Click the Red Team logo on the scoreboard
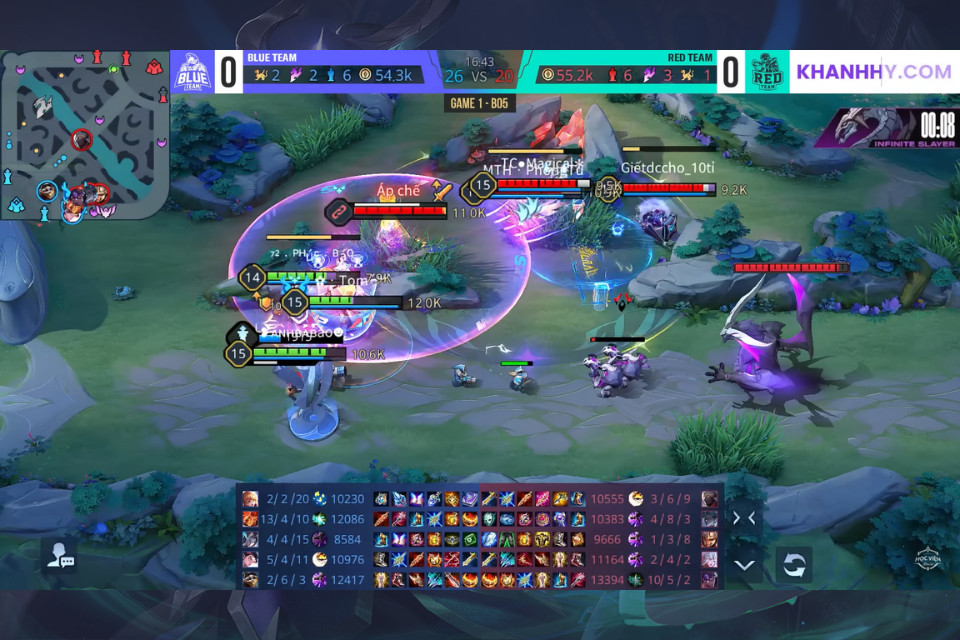The height and width of the screenshot is (640, 960). point(767,72)
